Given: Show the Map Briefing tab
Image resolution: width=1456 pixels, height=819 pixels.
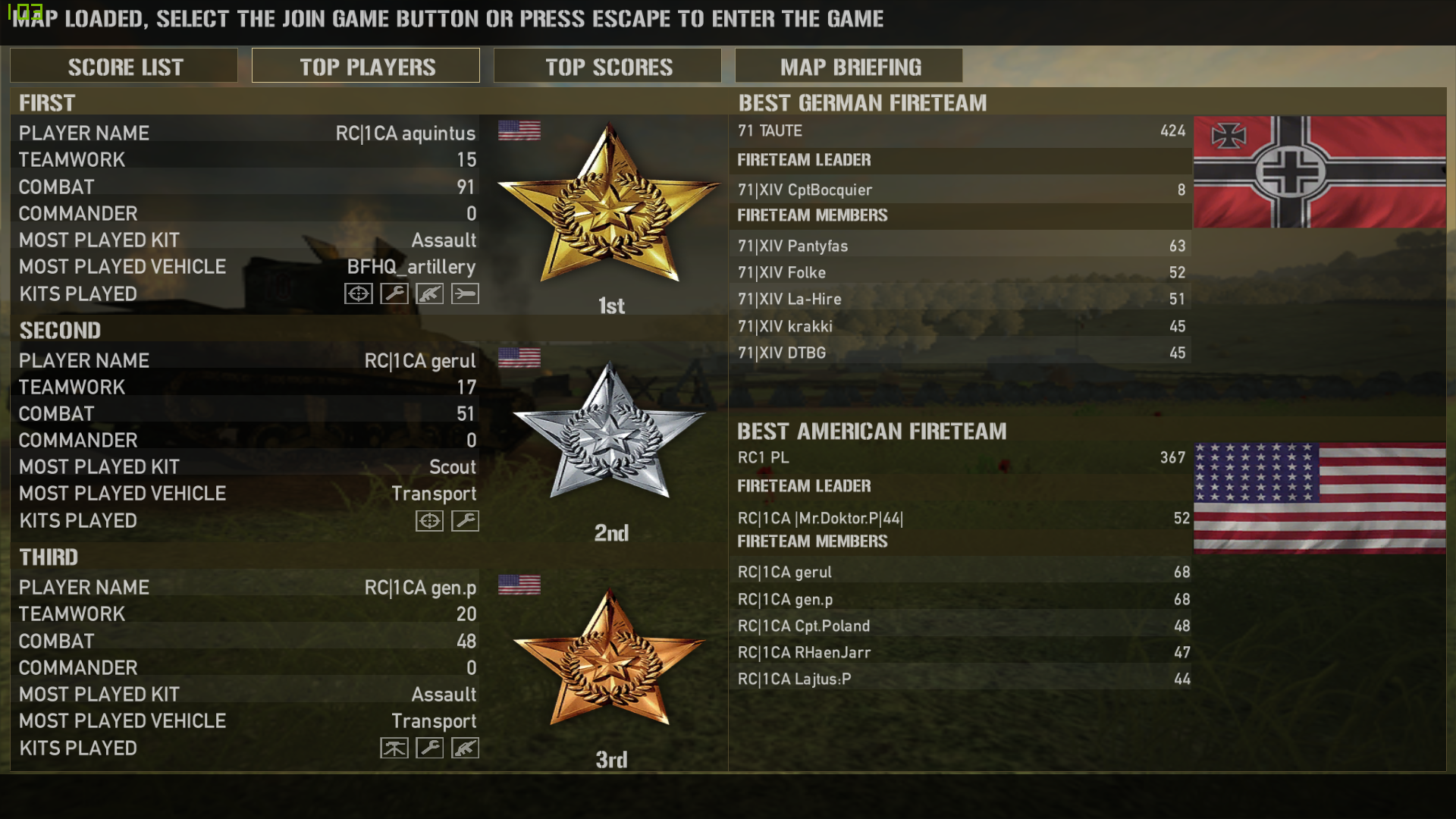Looking at the screenshot, I should pyautogui.click(x=849, y=67).
